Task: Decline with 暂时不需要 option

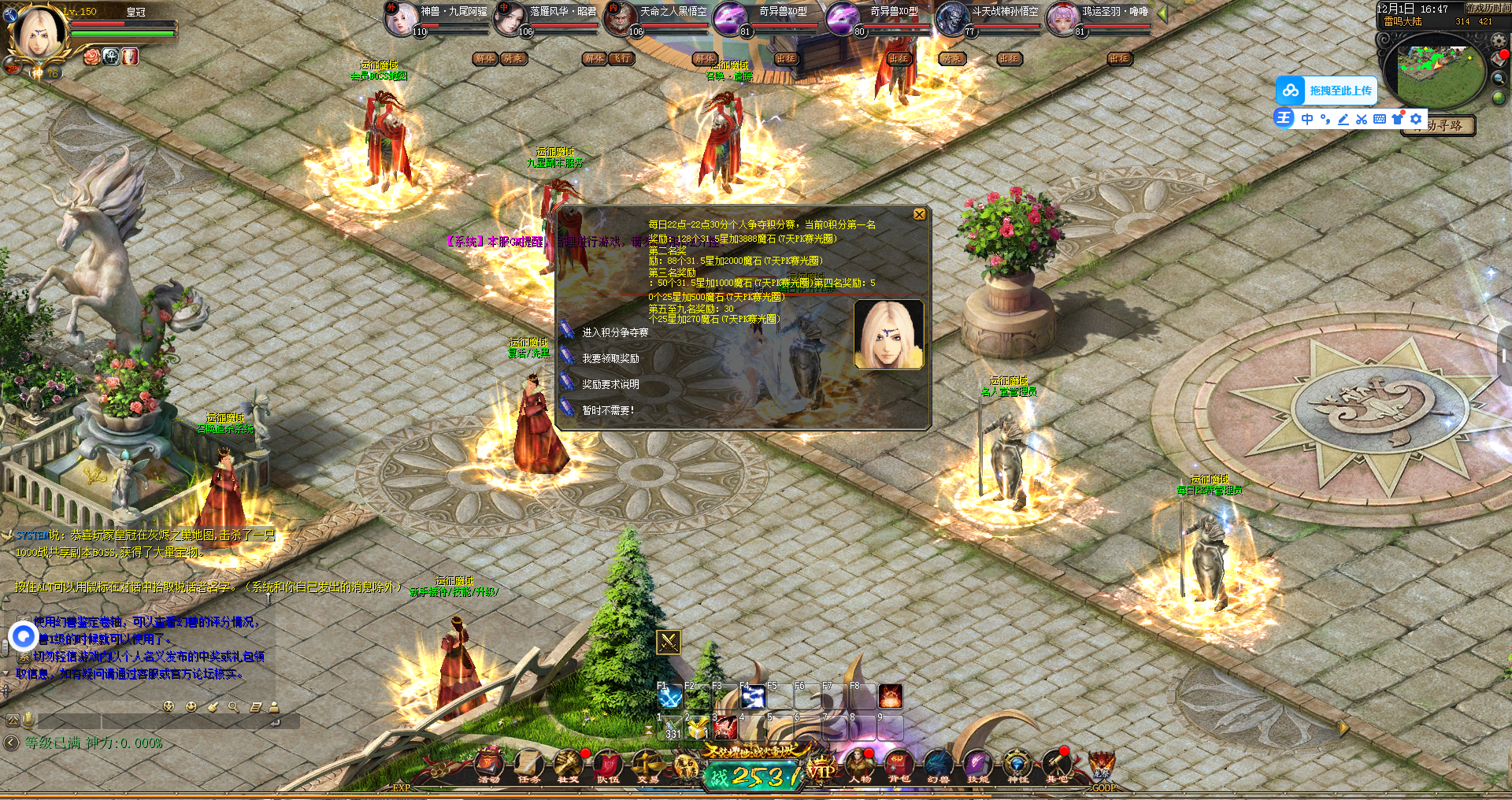Action: pos(607,411)
